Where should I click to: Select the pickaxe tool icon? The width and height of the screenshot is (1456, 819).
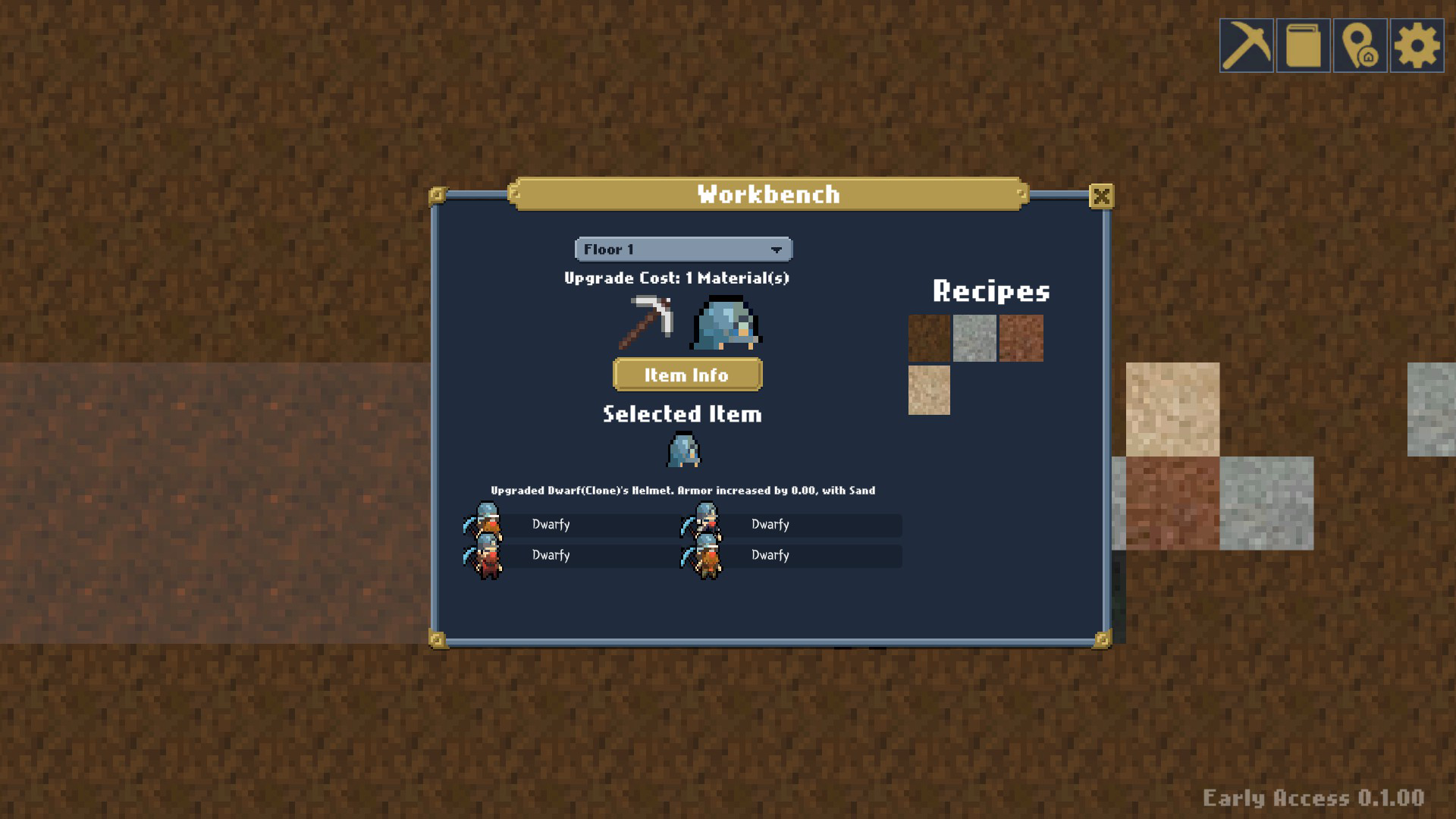click(1247, 45)
